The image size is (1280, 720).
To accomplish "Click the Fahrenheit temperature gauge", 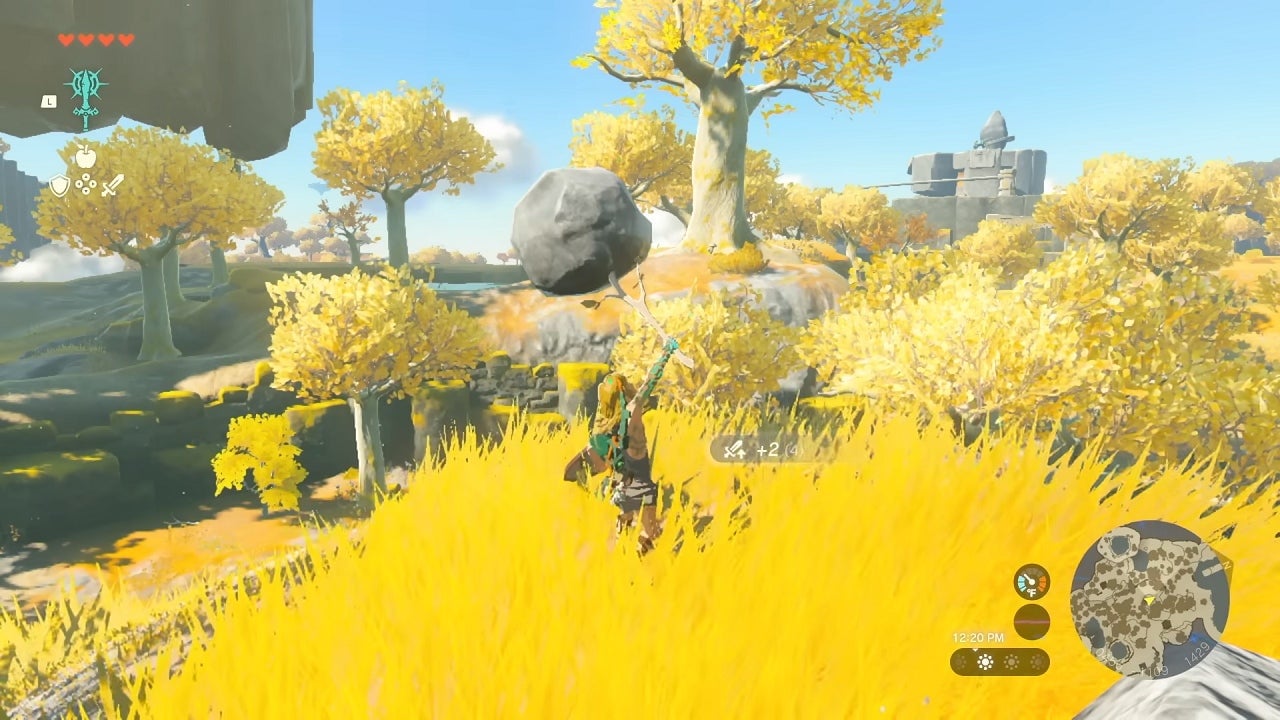I will (x=1032, y=582).
